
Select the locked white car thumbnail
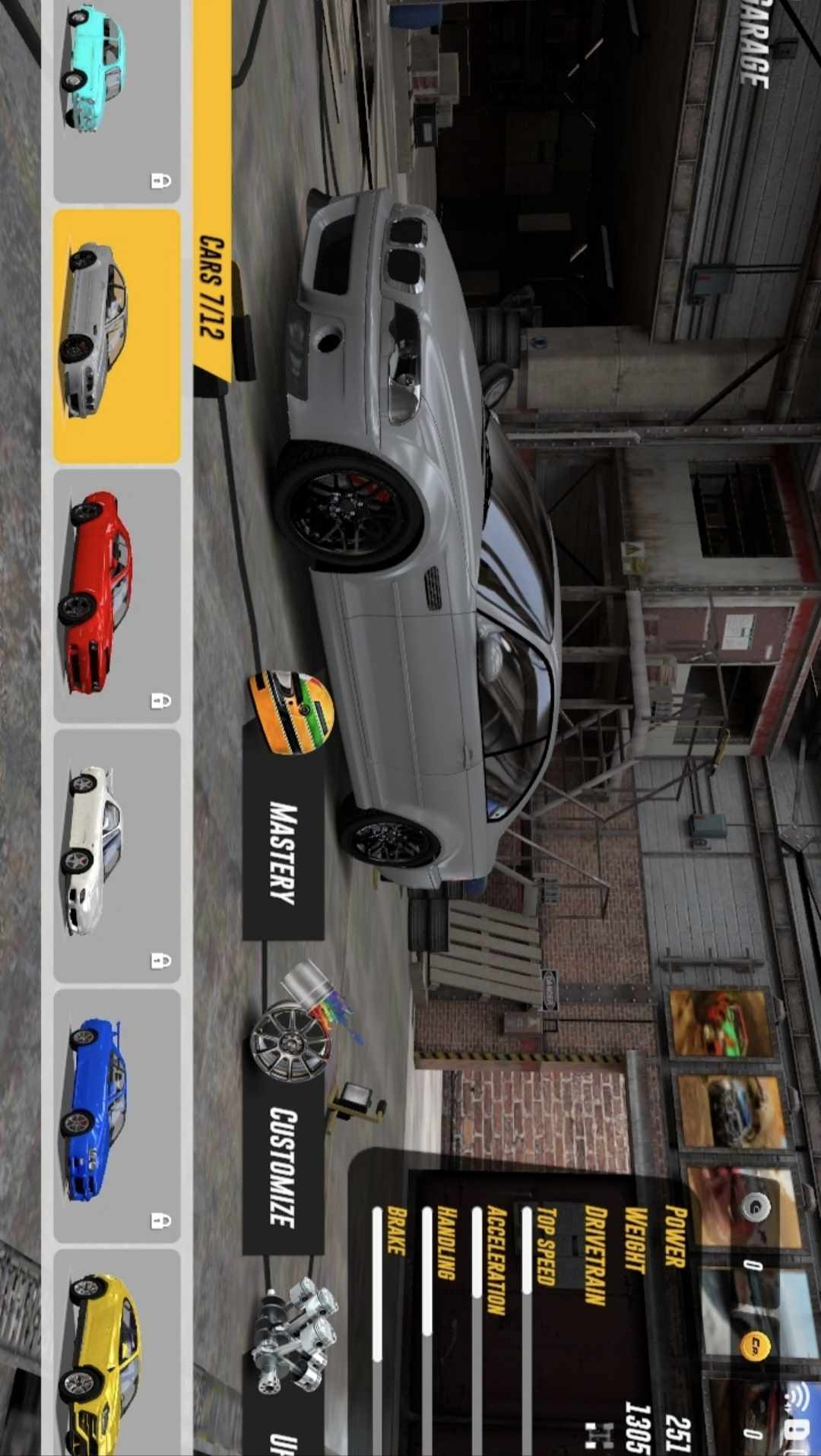(116, 855)
